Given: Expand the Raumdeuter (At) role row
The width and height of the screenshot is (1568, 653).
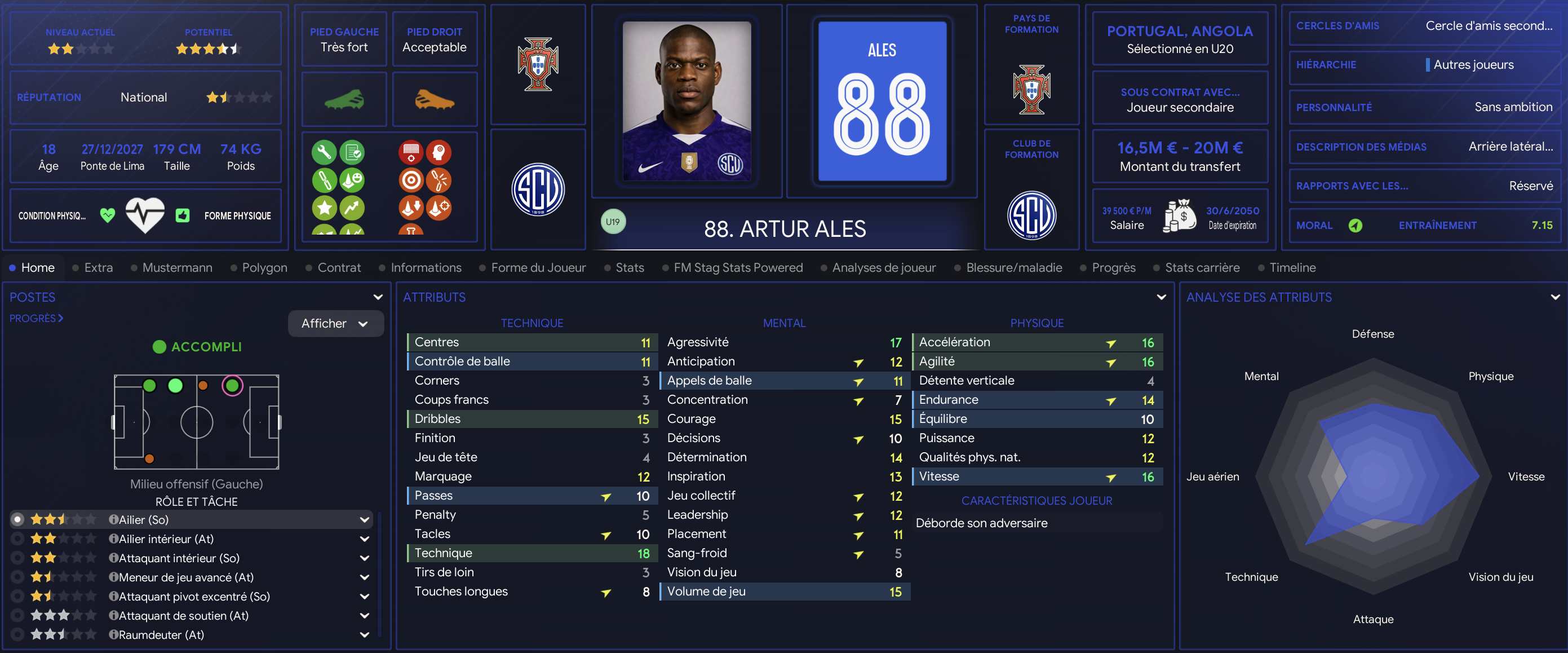Looking at the screenshot, I should pos(365,635).
